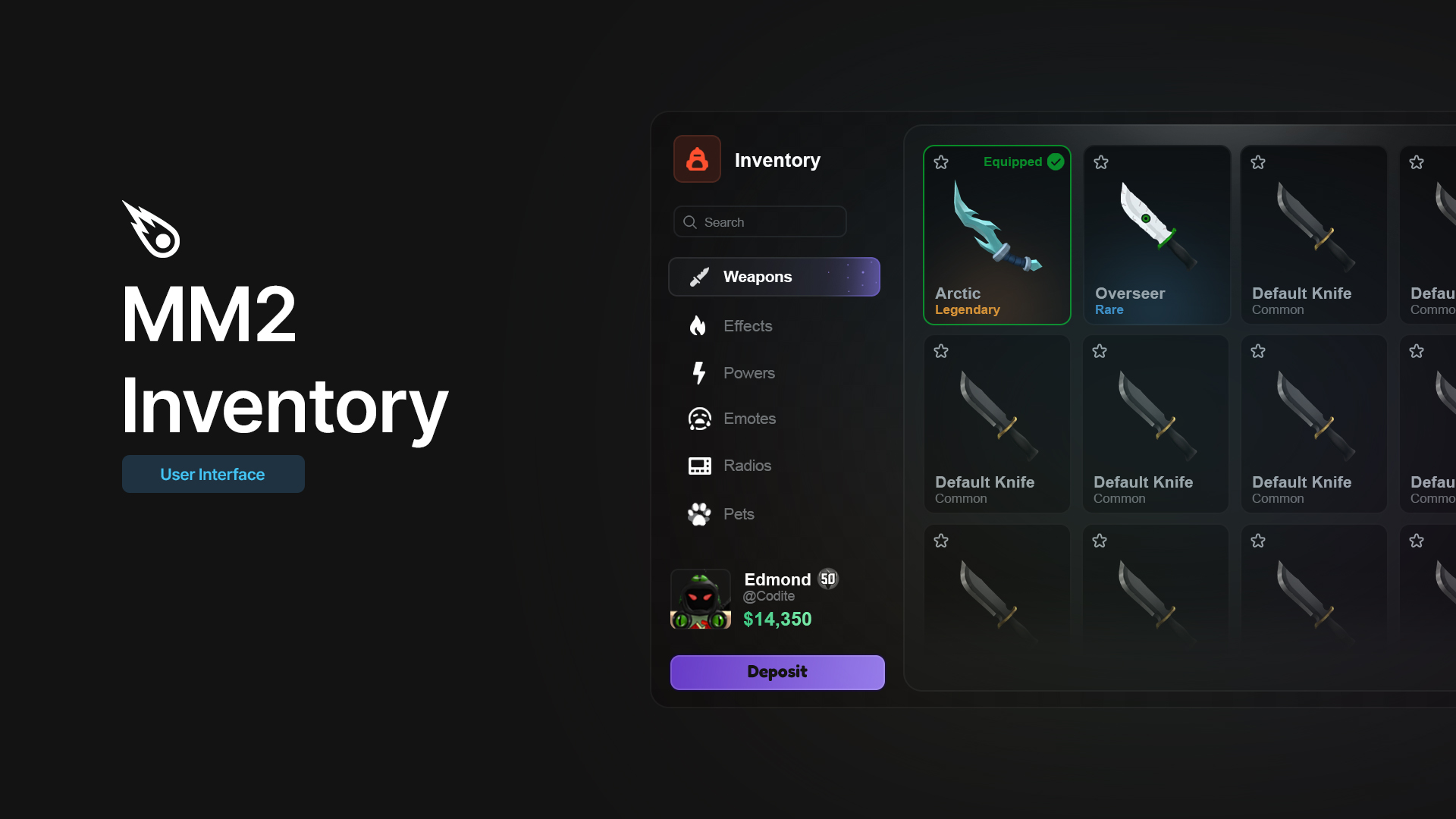Open the Pets paw icon
Image resolution: width=1456 pixels, height=819 pixels.
(x=699, y=513)
